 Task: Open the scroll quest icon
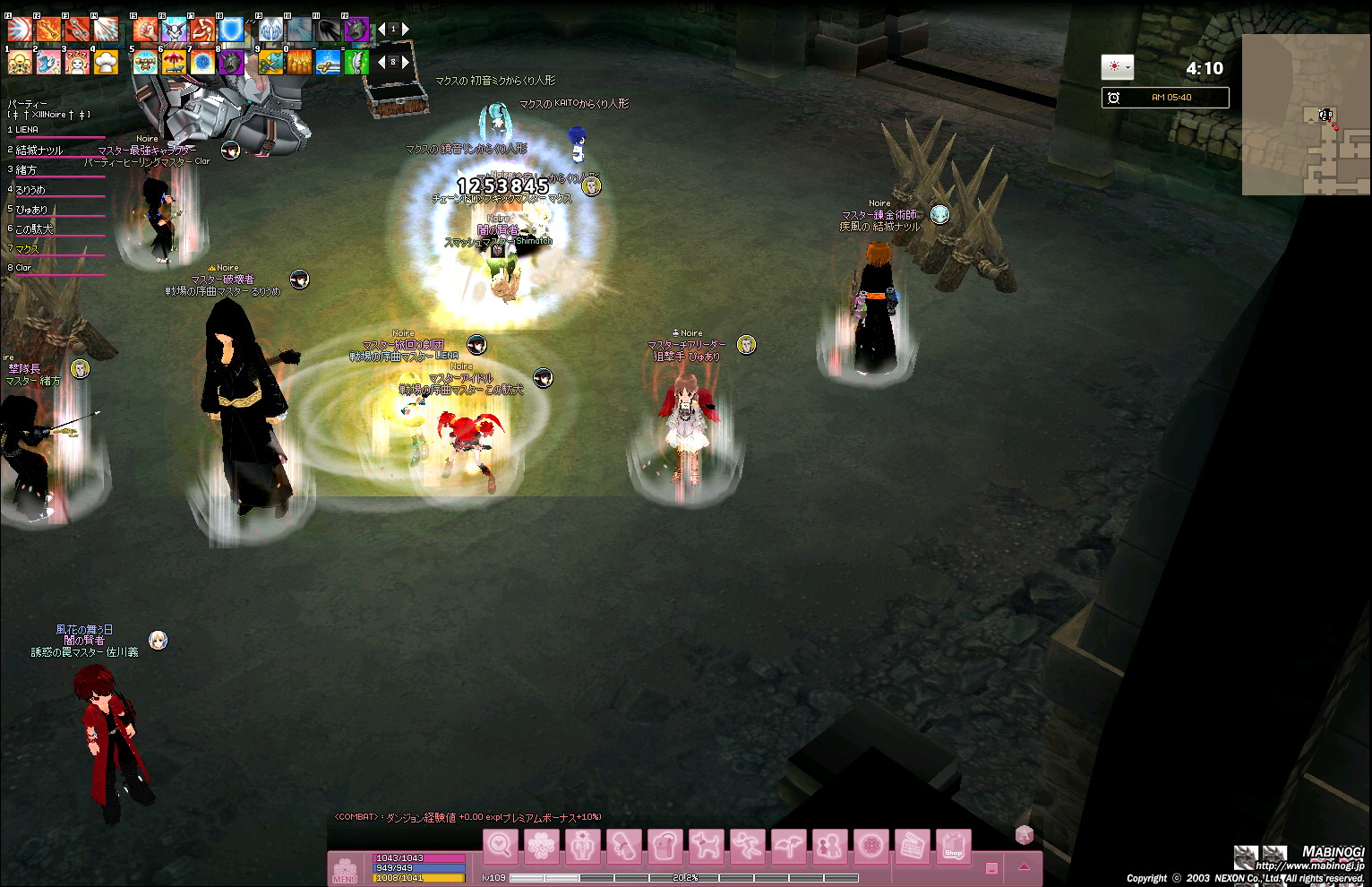pos(623,846)
